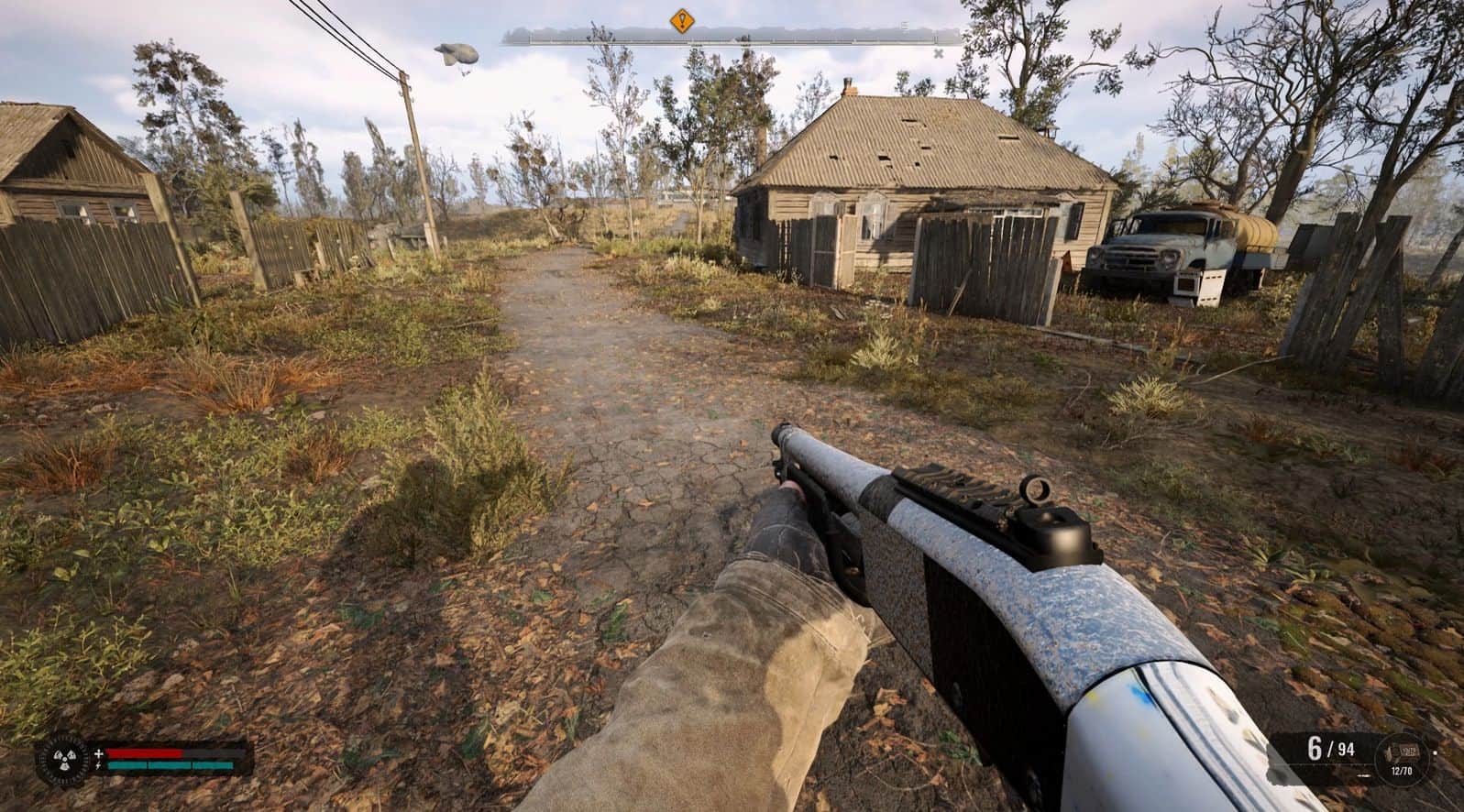Click the small X marker below the compass
The image size is (1464, 812).
(x=938, y=52)
